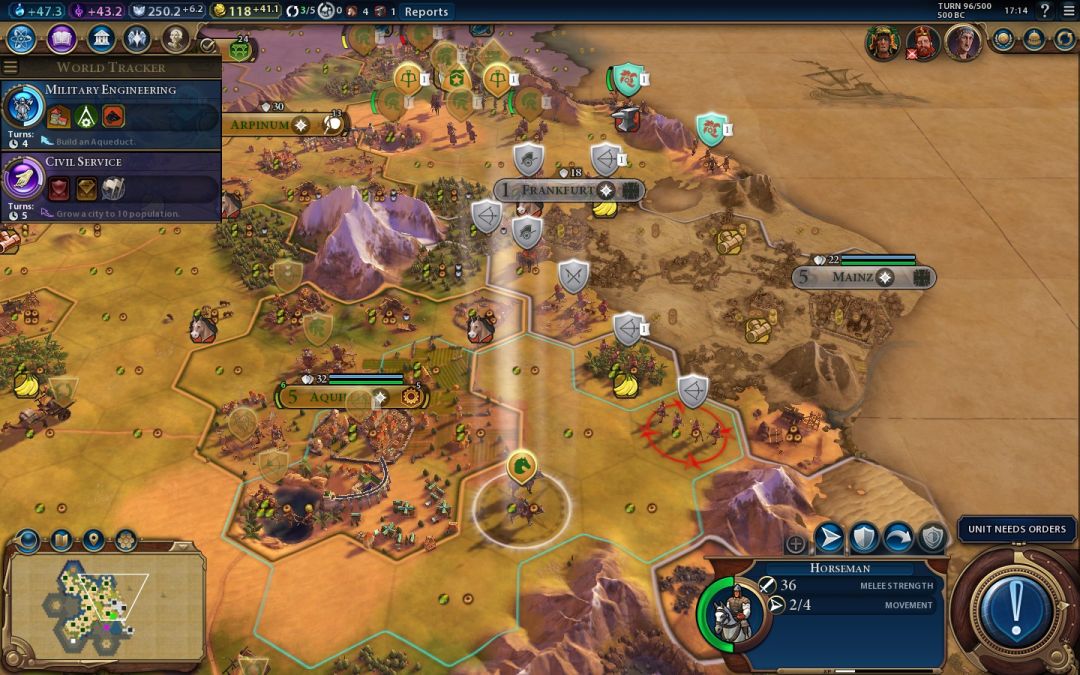The height and width of the screenshot is (675, 1080).
Task: Skip the Horseman's turn with curved arrow
Action: point(898,538)
